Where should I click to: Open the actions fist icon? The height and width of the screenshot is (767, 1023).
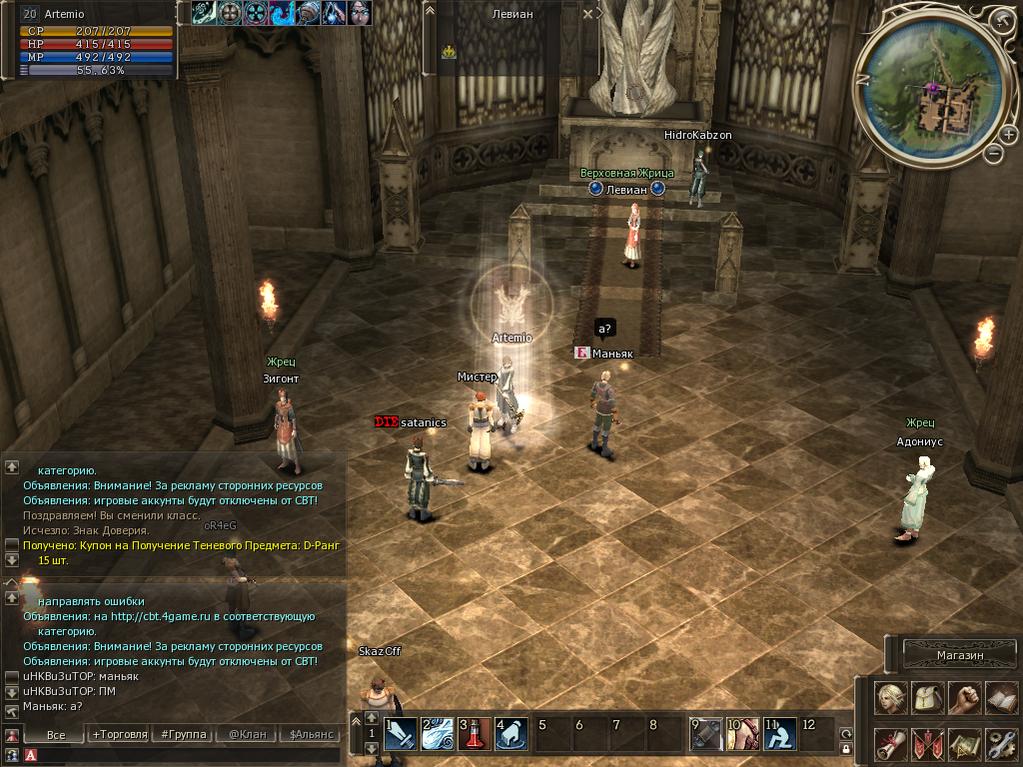[964, 697]
